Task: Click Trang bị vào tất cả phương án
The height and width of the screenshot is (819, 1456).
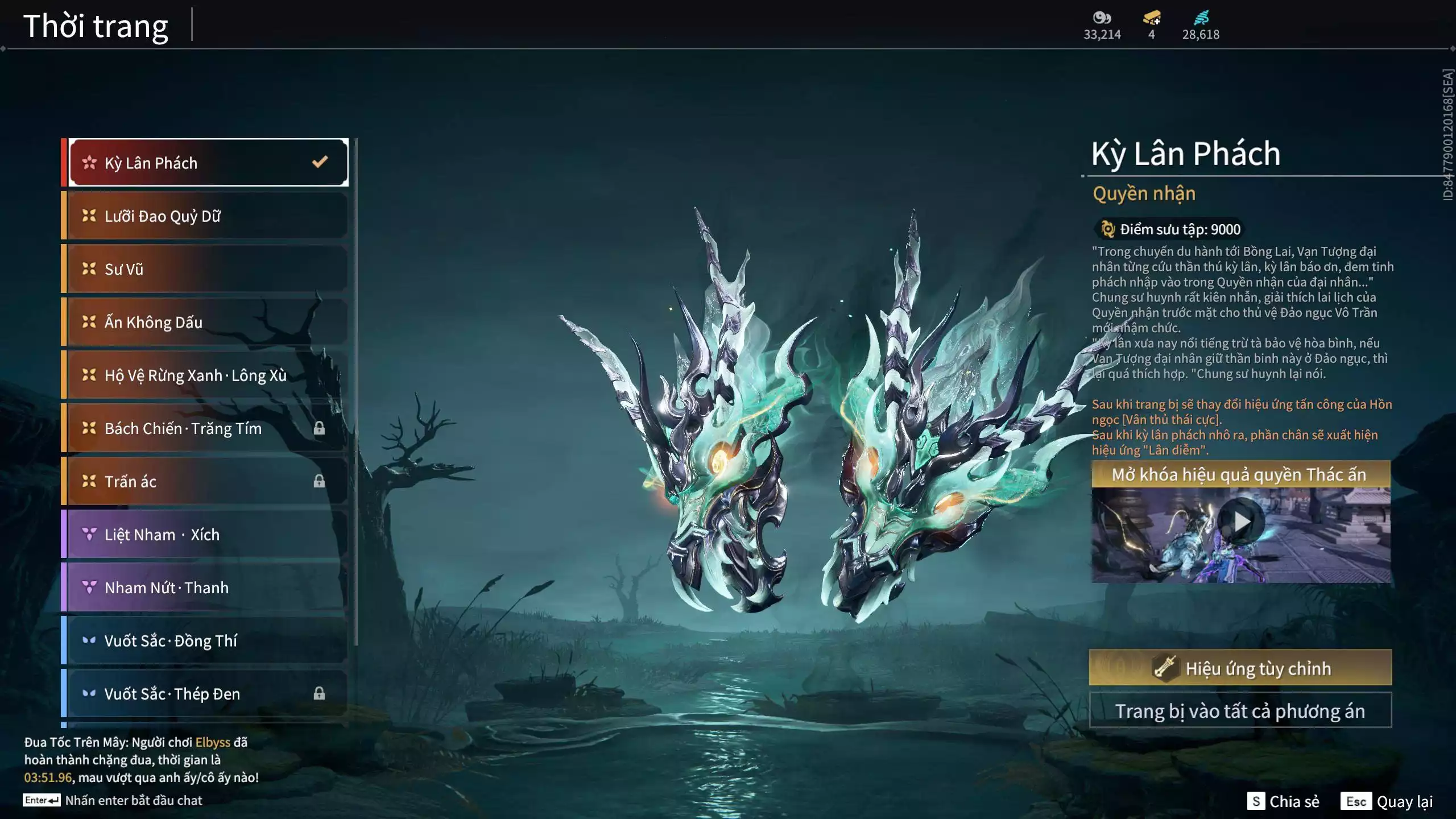Action: point(1240,711)
